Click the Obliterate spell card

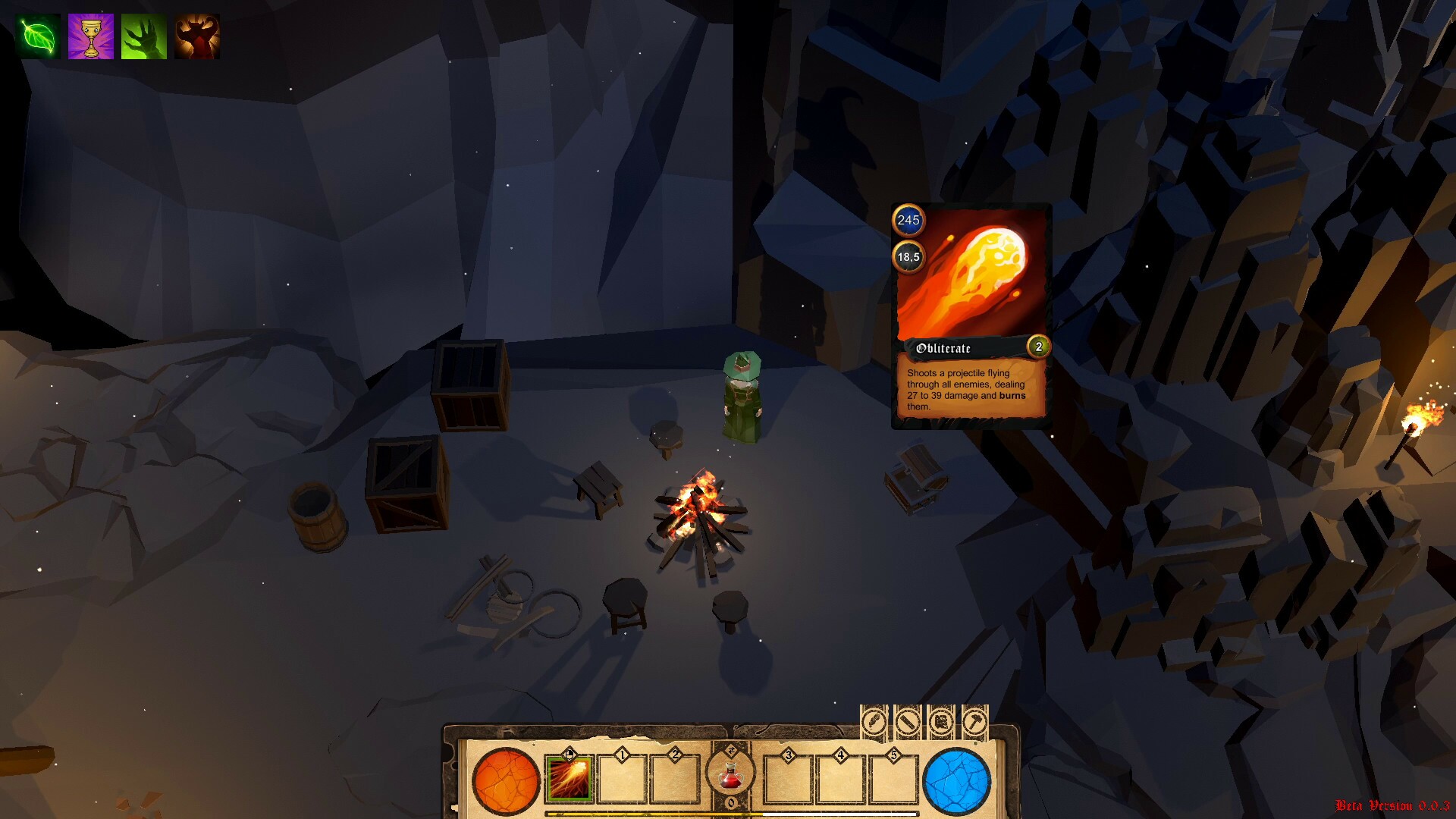click(971, 315)
